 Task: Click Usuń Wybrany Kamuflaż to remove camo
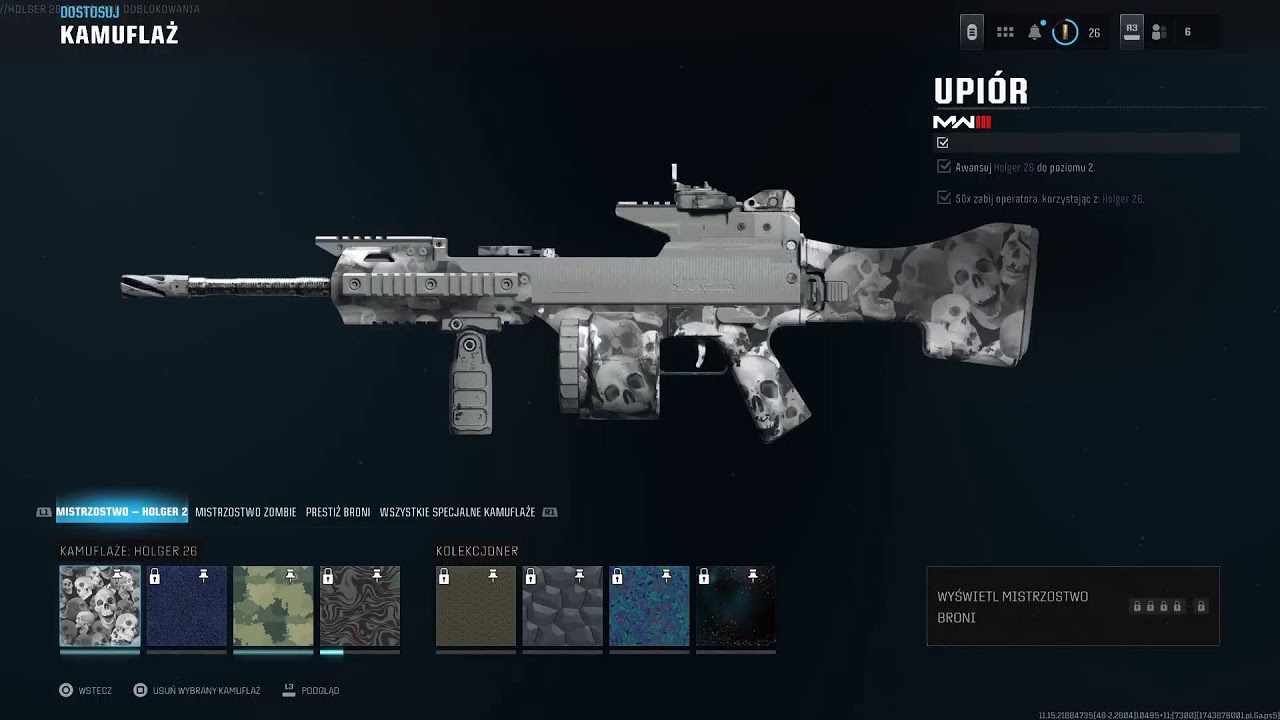tap(197, 690)
